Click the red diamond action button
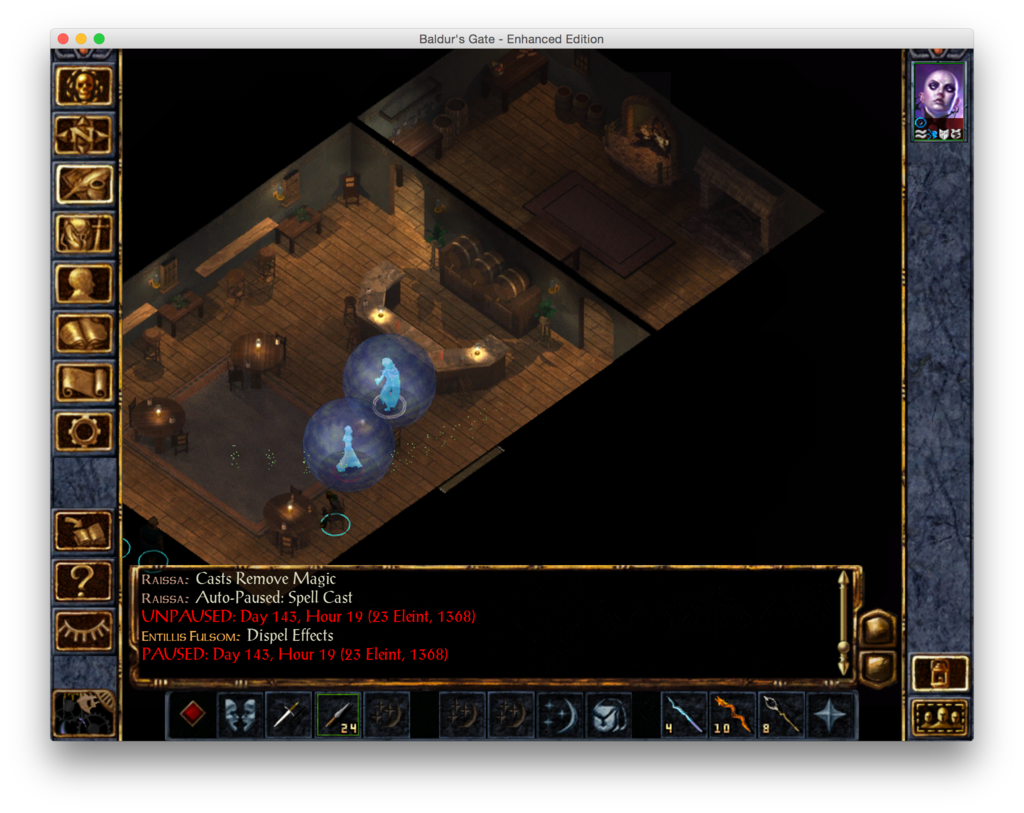Viewport: 1024px width, 813px height. click(x=192, y=715)
